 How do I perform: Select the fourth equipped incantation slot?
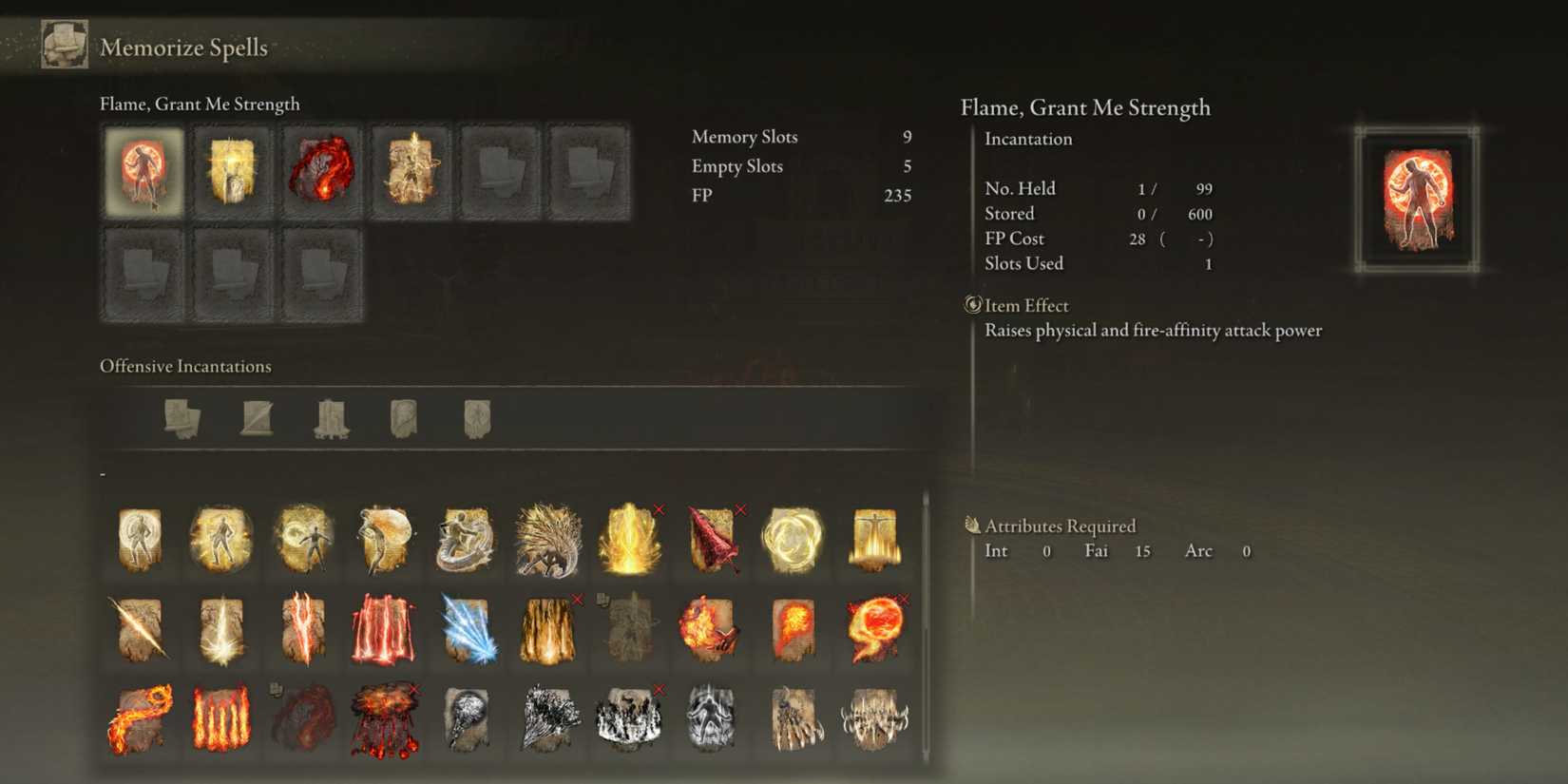[x=410, y=171]
